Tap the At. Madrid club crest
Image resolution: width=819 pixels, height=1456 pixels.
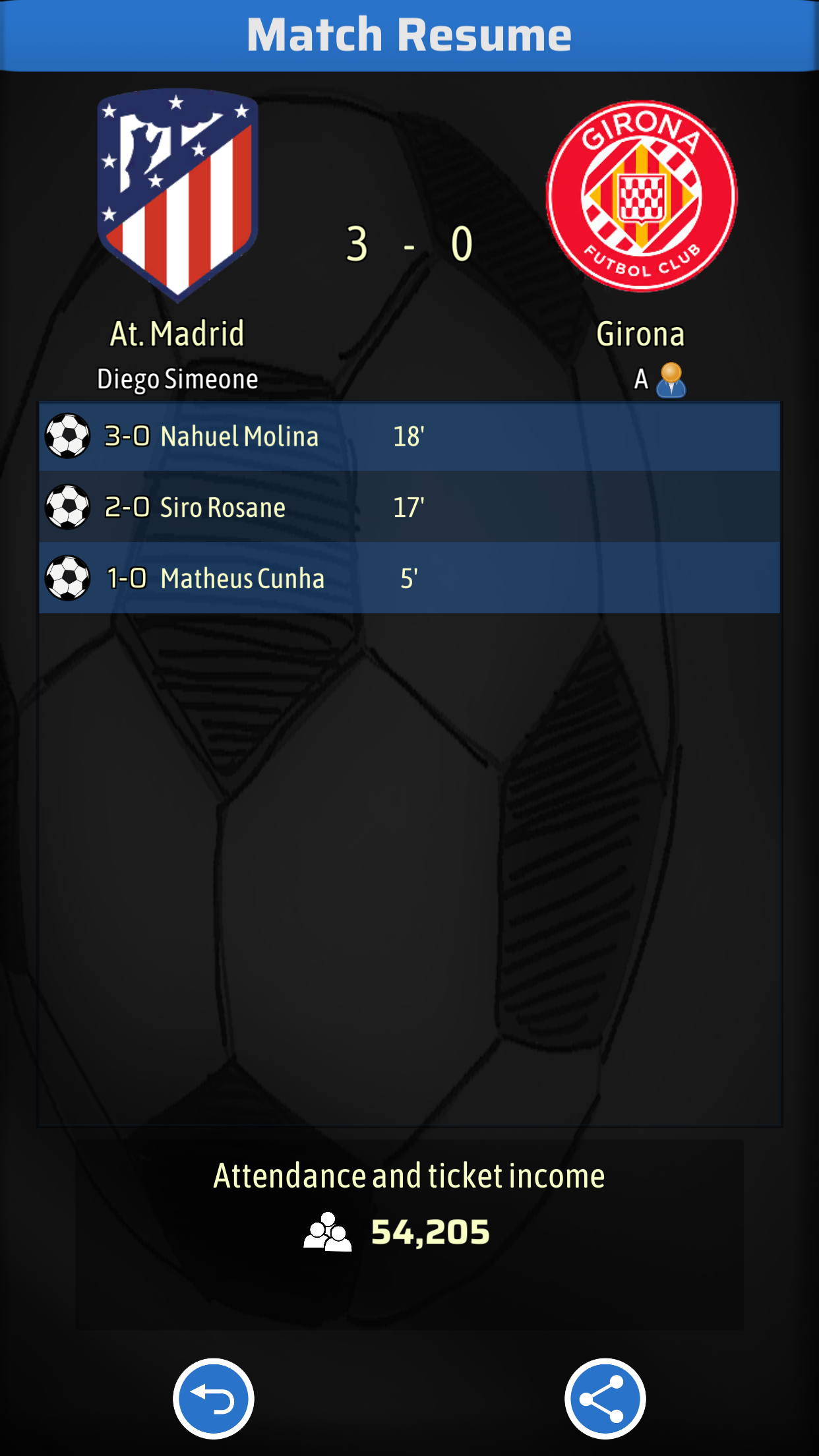click(x=177, y=195)
